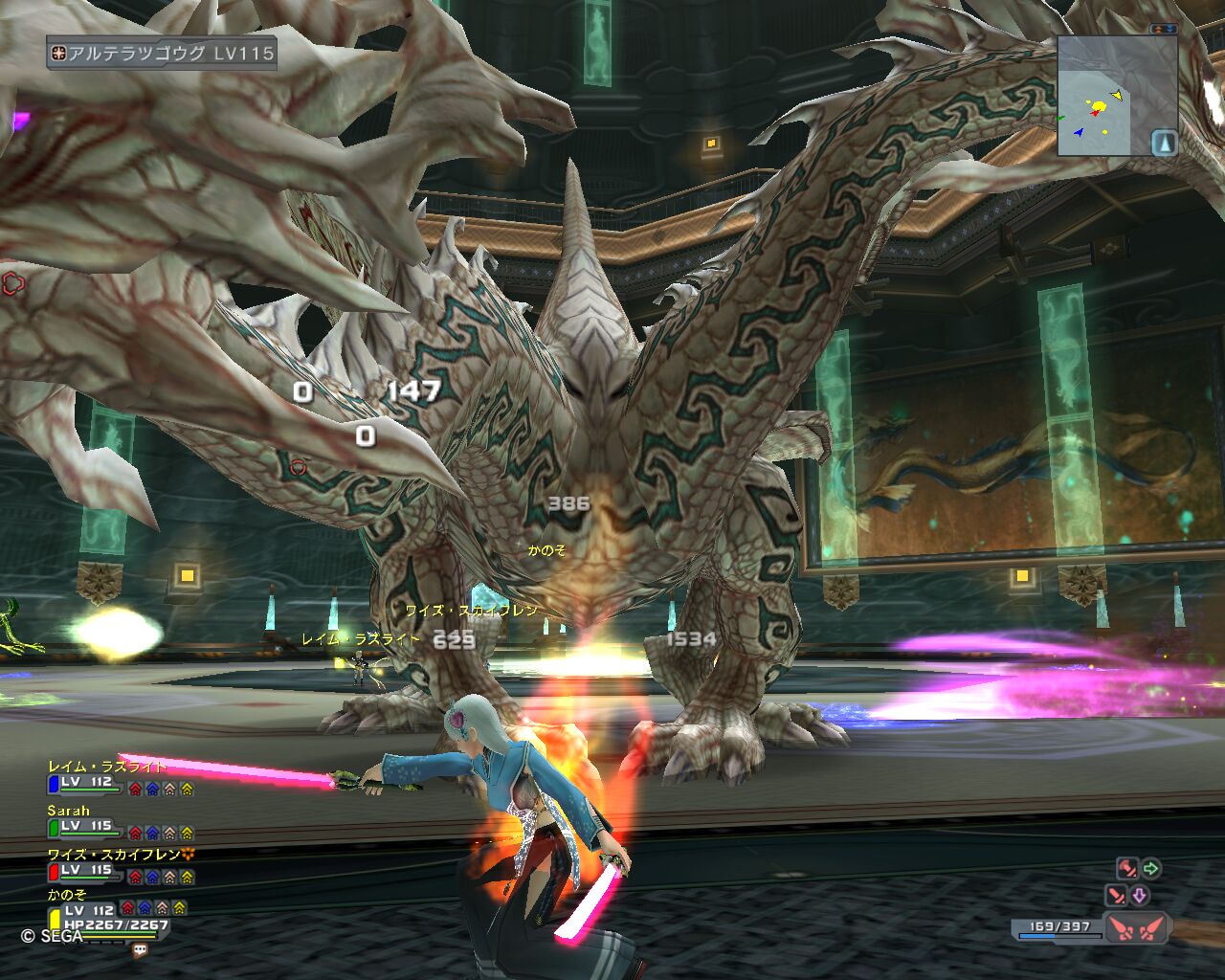This screenshot has height=980, width=1225.
Task: Select the アルテラツゴウグ LV115 target label
Action: (162, 54)
